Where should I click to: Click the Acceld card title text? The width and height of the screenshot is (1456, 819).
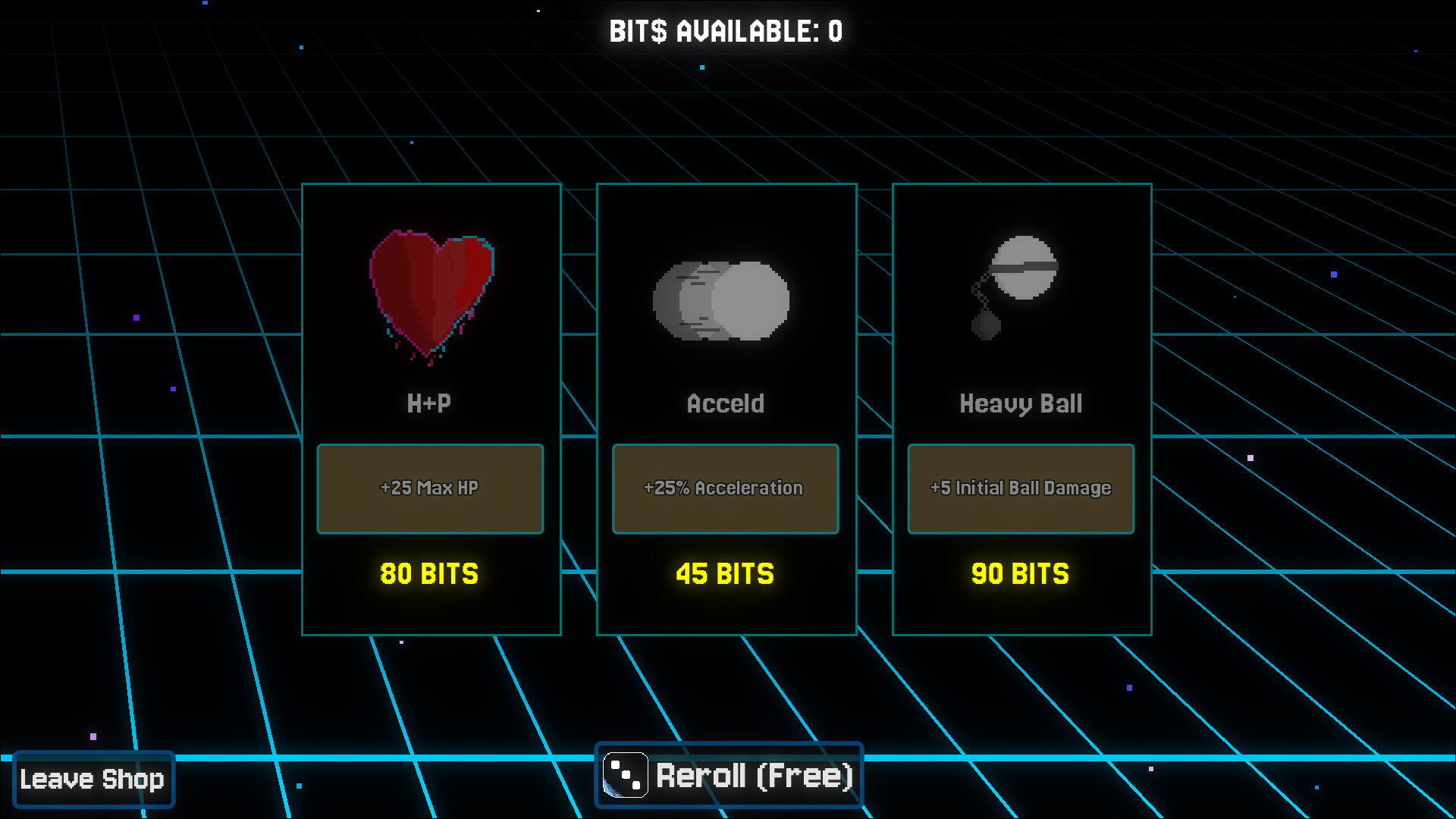click(x=725, y=403)
